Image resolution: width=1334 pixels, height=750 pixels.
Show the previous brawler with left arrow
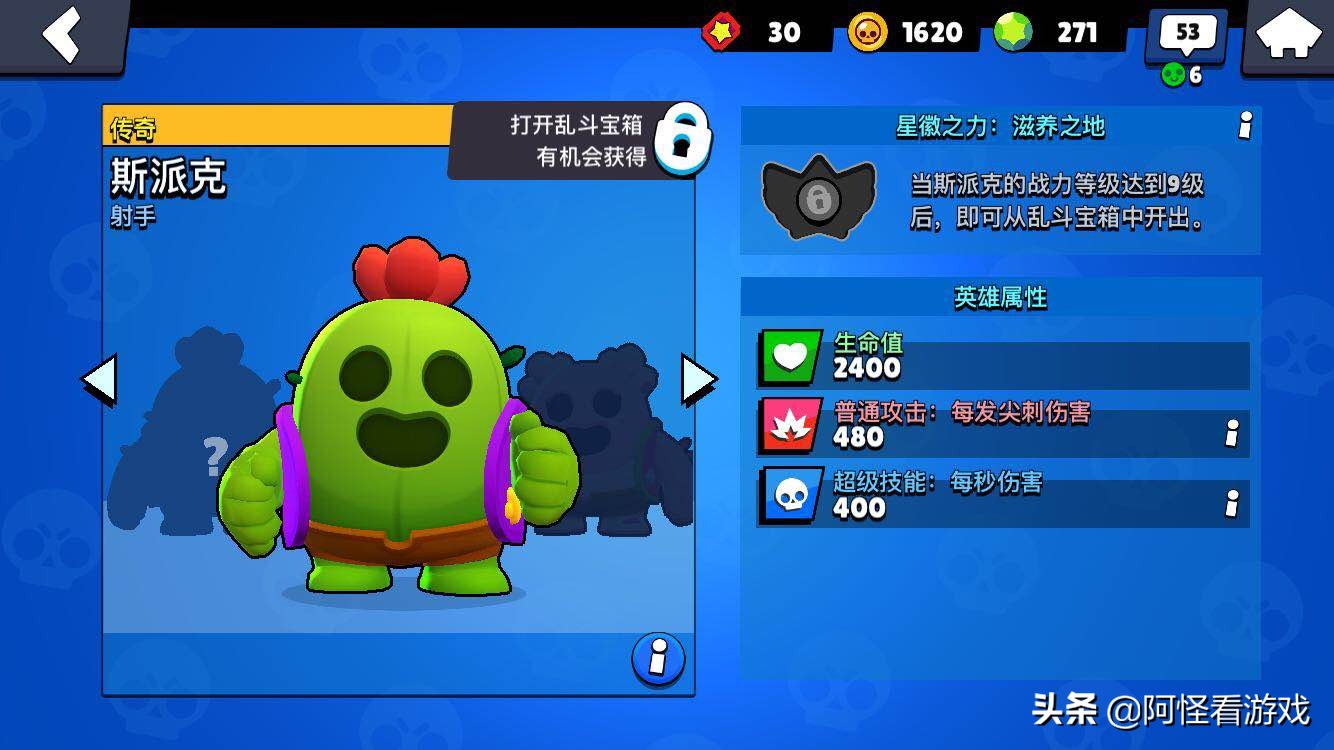click(98, 380)
